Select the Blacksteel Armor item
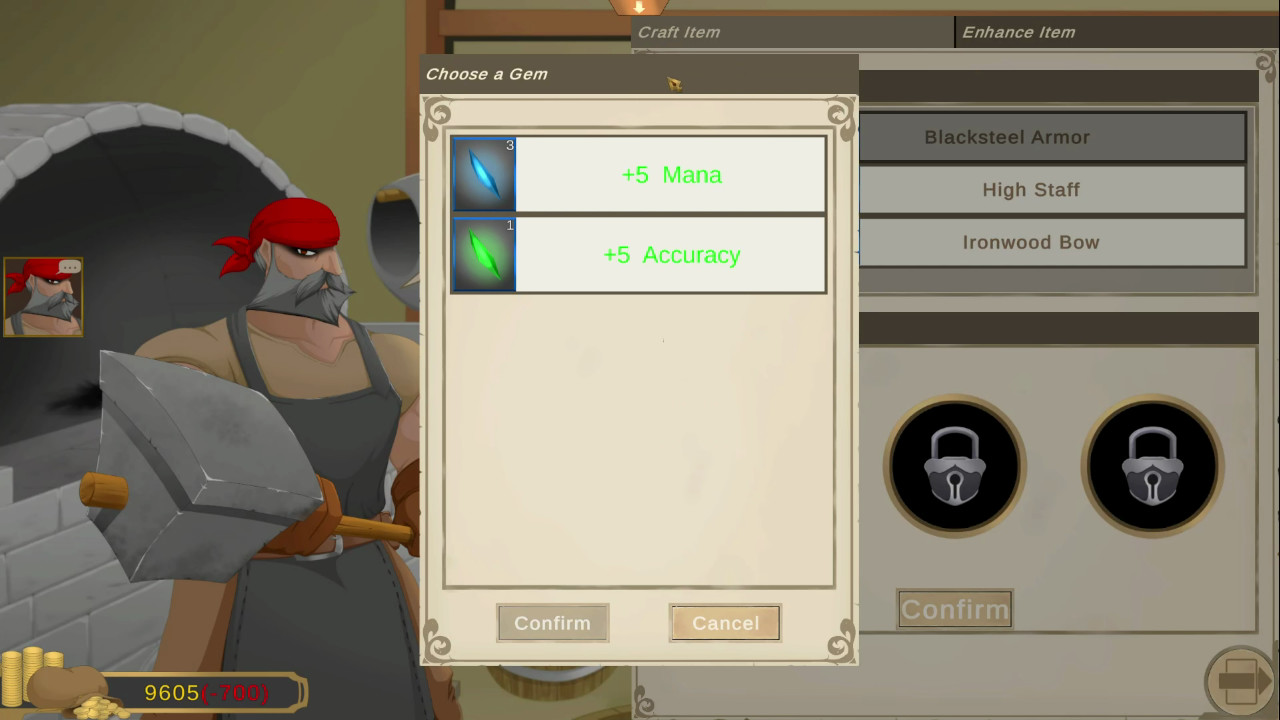The width and height of the screenshot is (1280, 720). pos(1007,137)
